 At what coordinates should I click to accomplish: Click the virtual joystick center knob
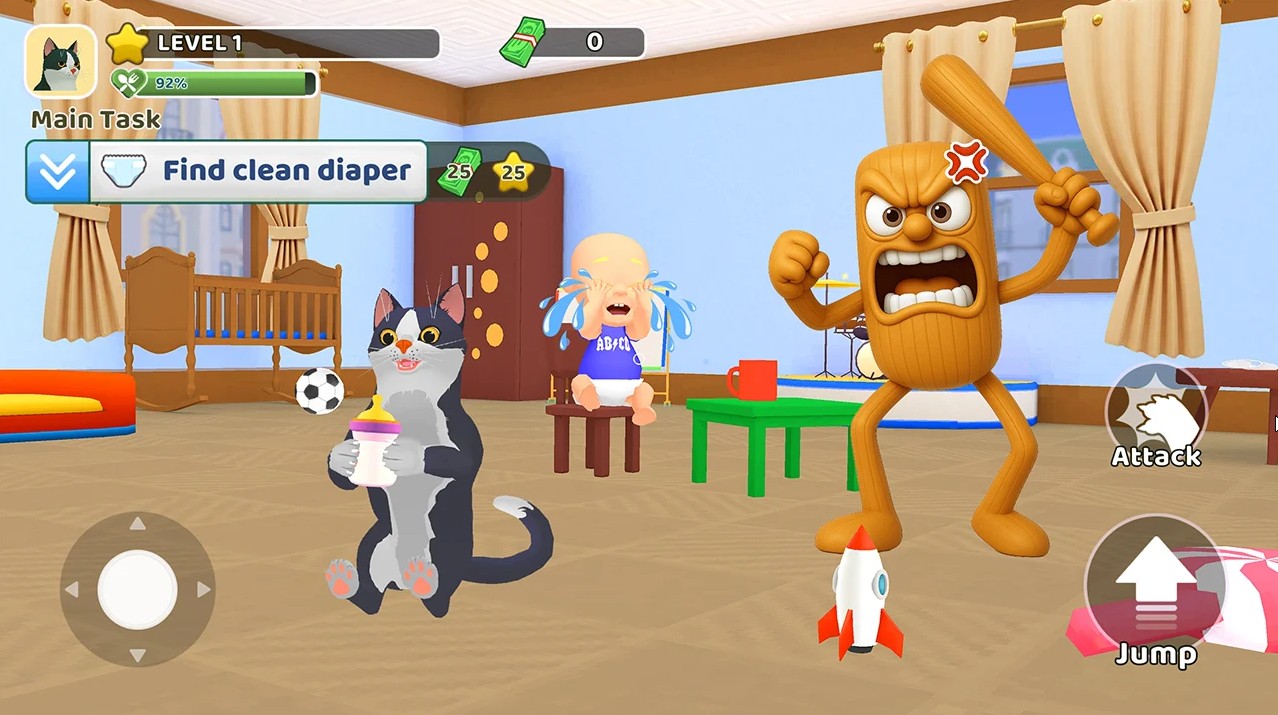137,589
